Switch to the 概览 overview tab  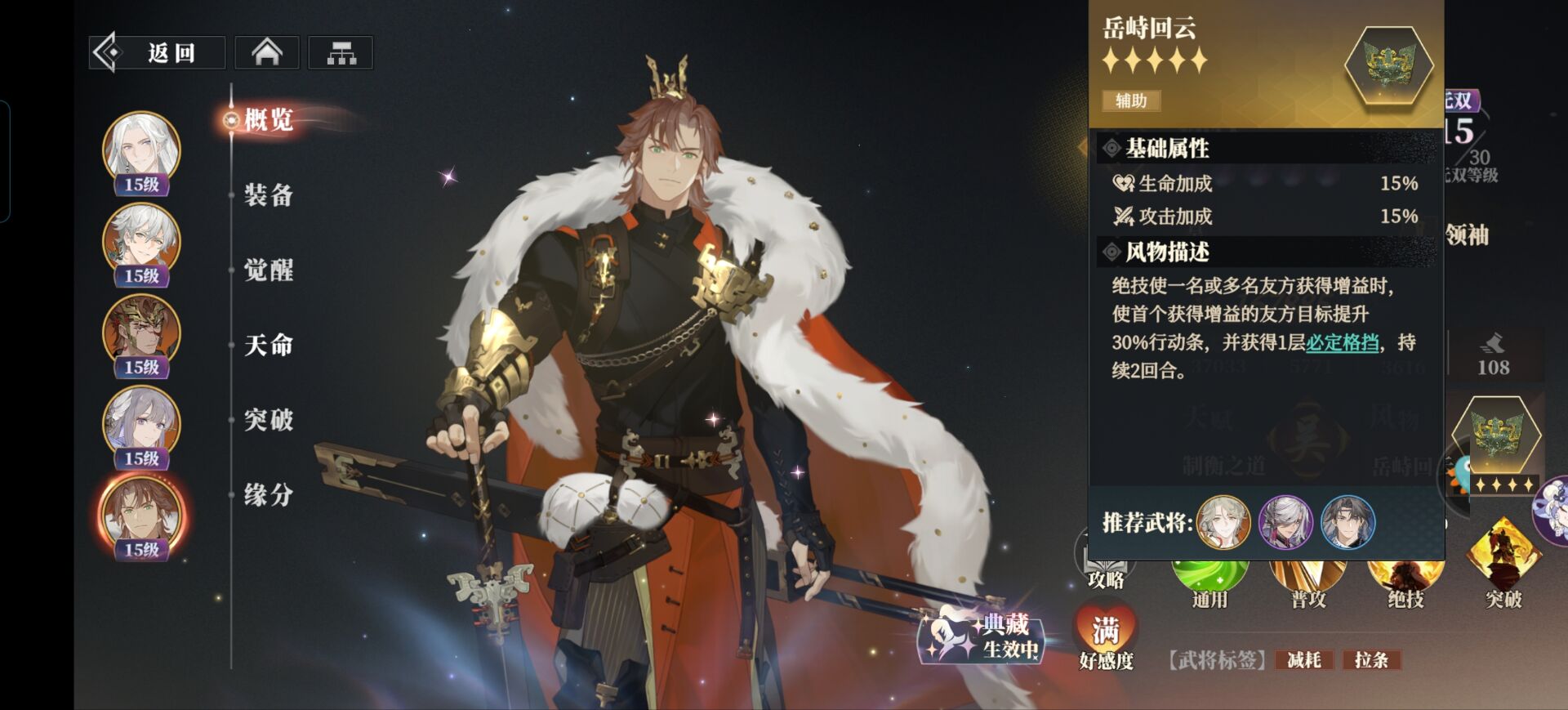(x=268, y=120)
